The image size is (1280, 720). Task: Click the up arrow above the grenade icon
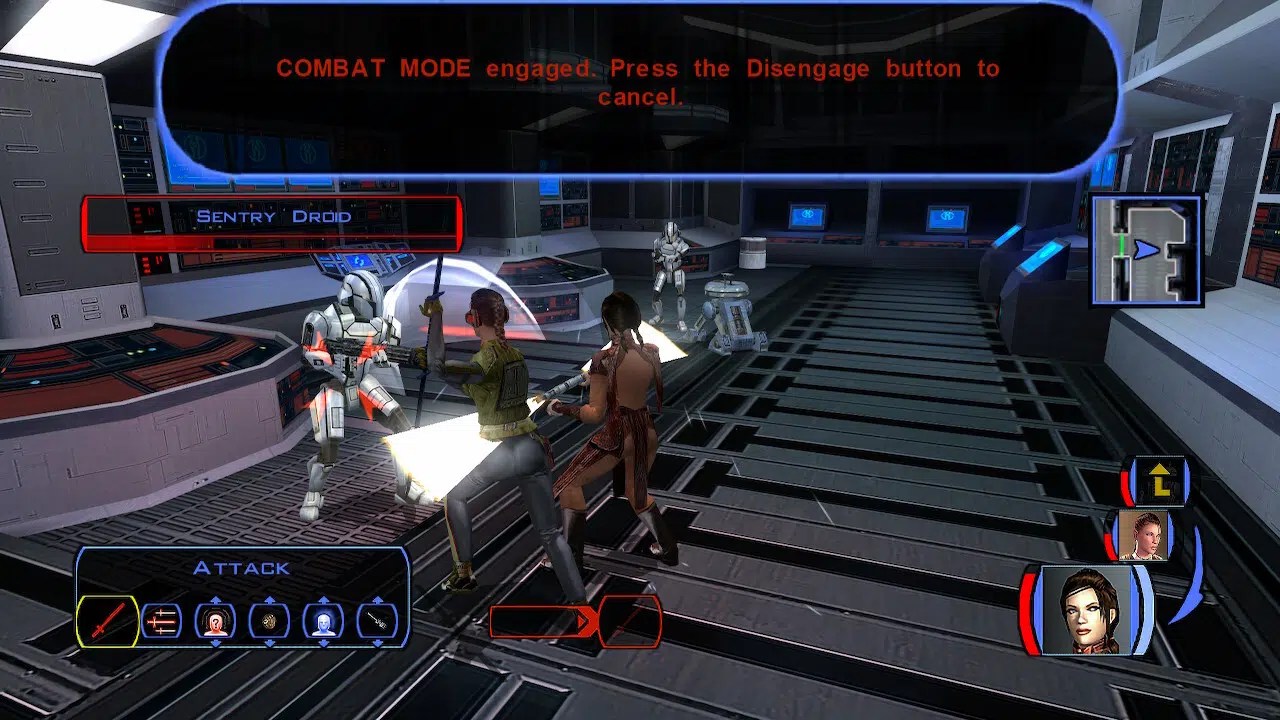[270, 598]
